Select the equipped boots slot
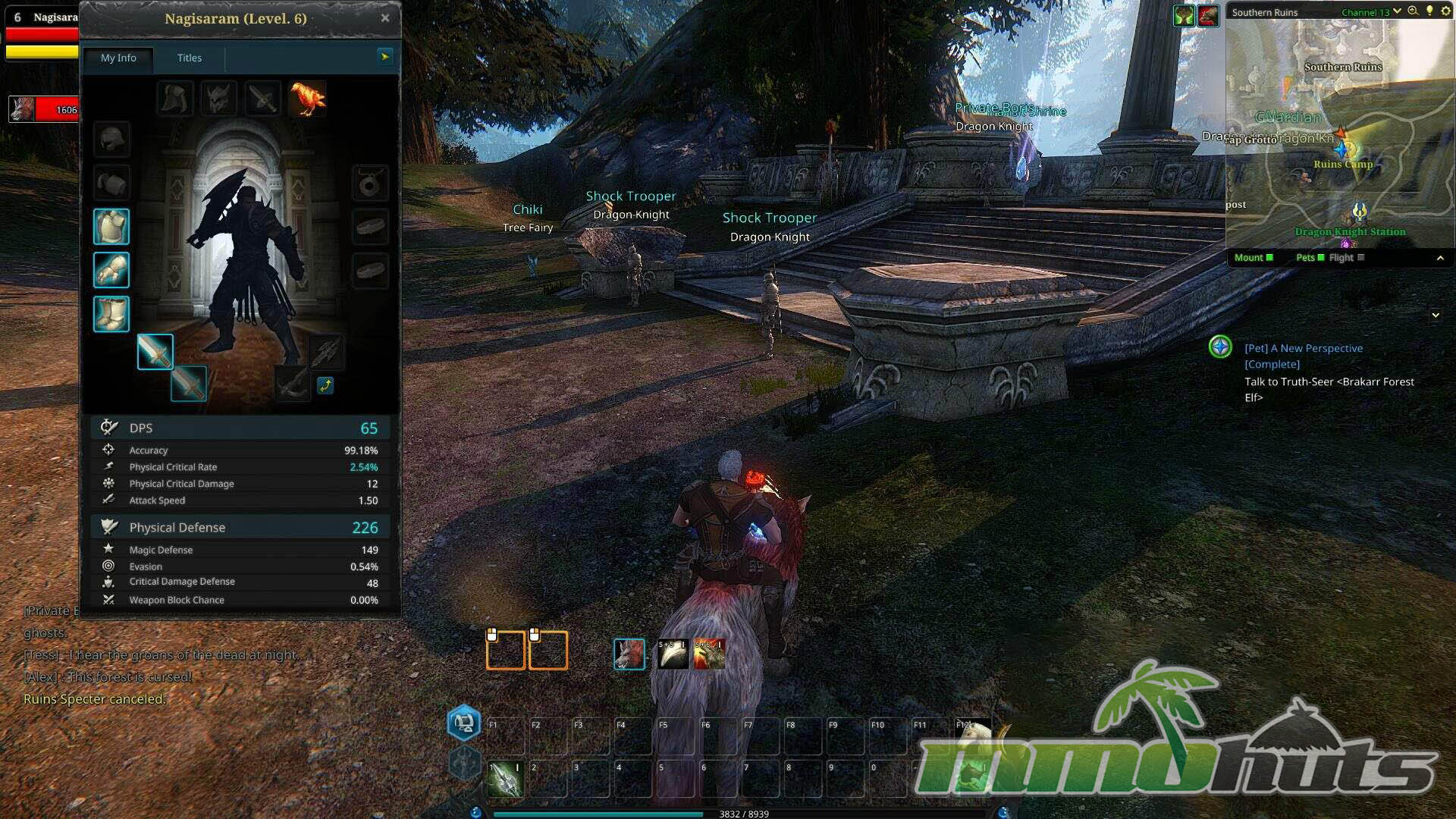Image resolution: width=1456 pixels, height=819 pixels. 111,314
